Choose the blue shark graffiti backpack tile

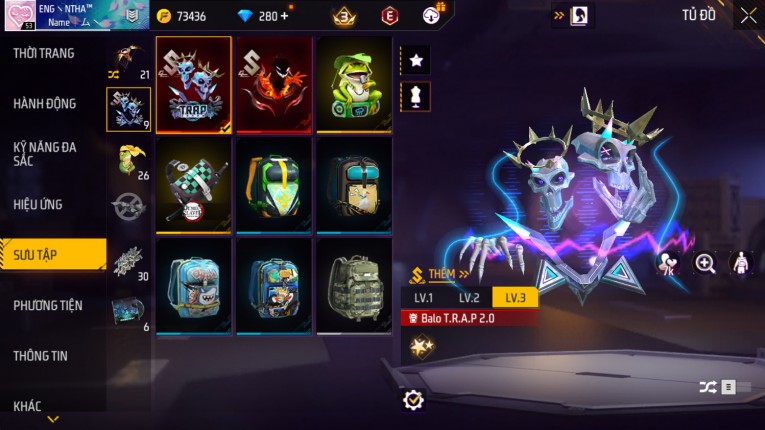[194, 285]
